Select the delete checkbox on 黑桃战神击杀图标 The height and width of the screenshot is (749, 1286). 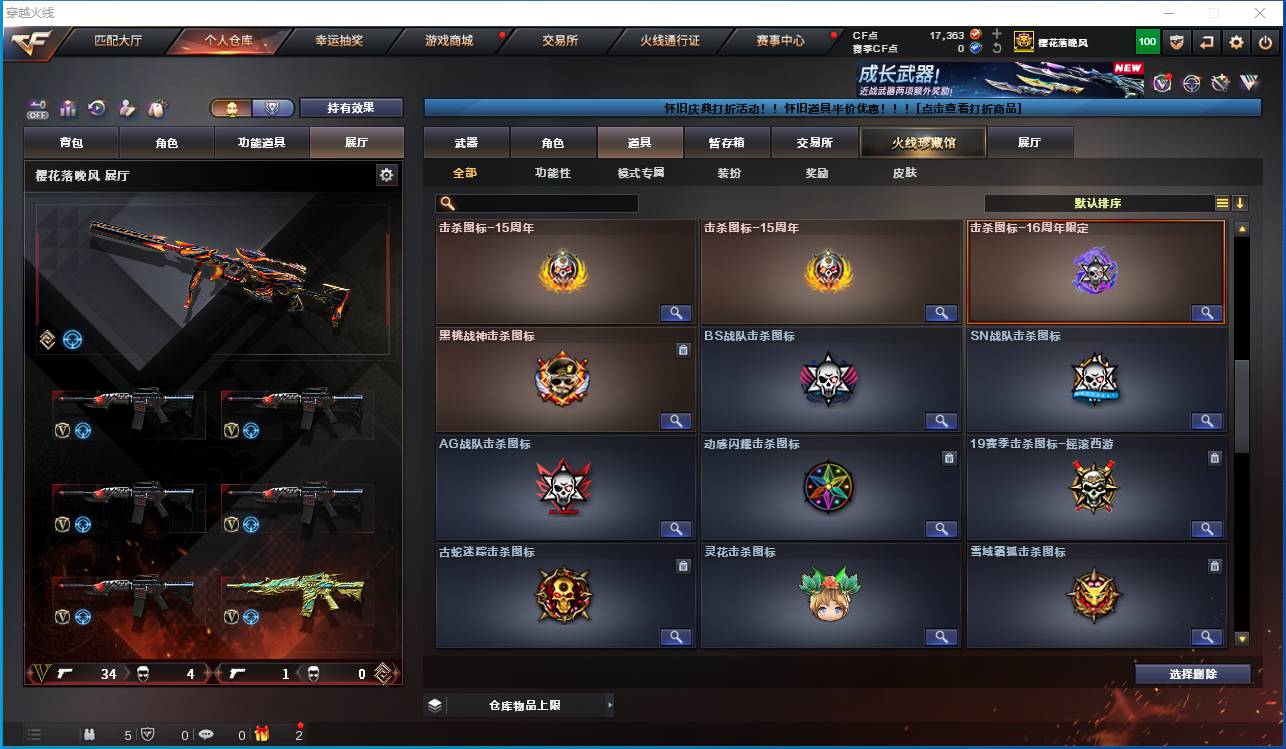pos(684,350)
